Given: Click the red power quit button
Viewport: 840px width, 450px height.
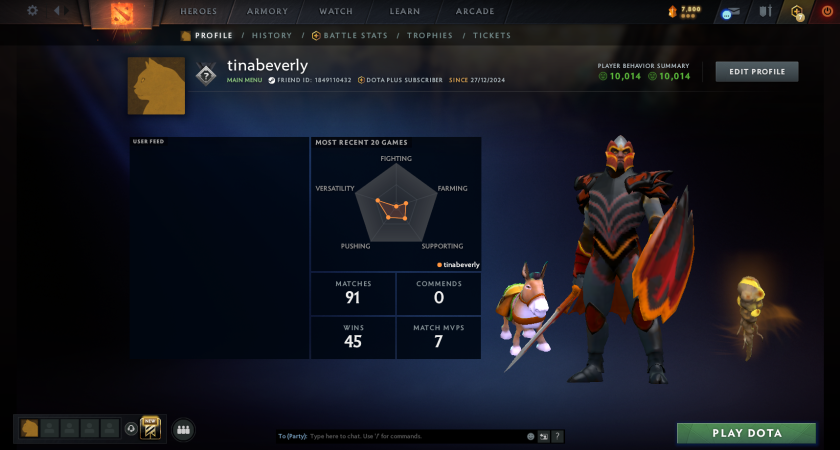Looking at the screenshot, I should click(826, 12).
